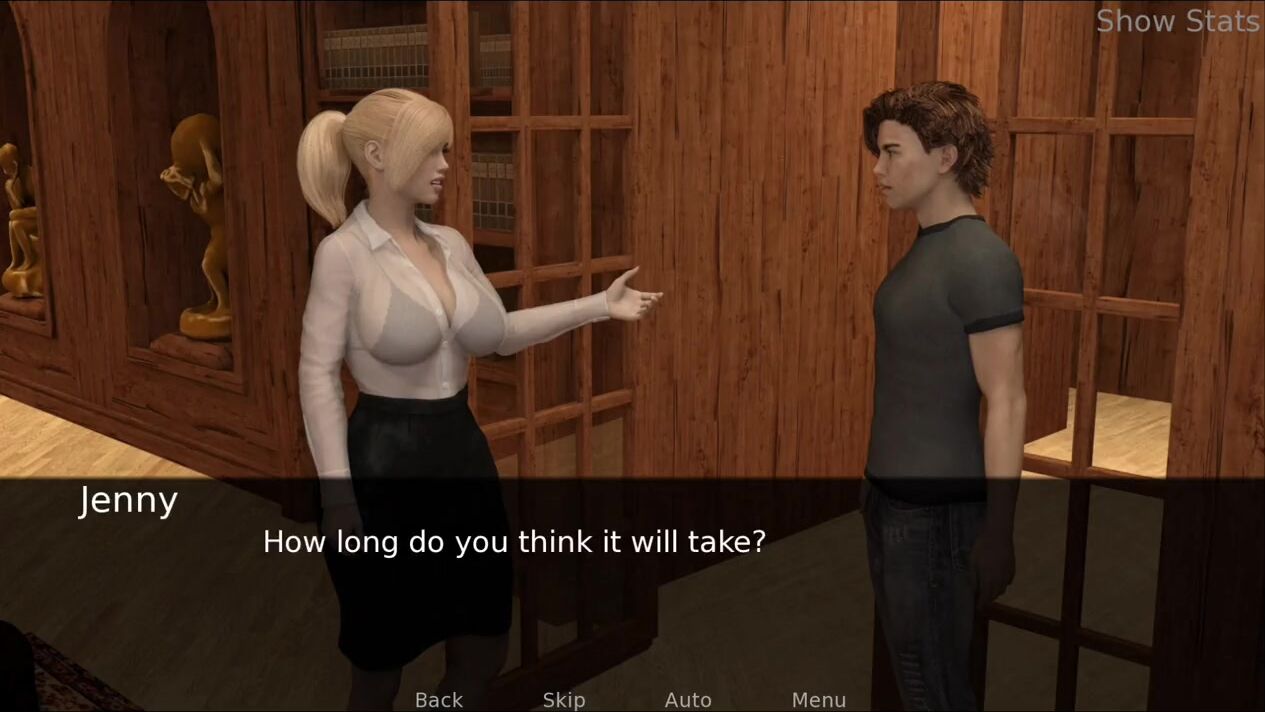Open the Show Stats panel

(1177, 21)
